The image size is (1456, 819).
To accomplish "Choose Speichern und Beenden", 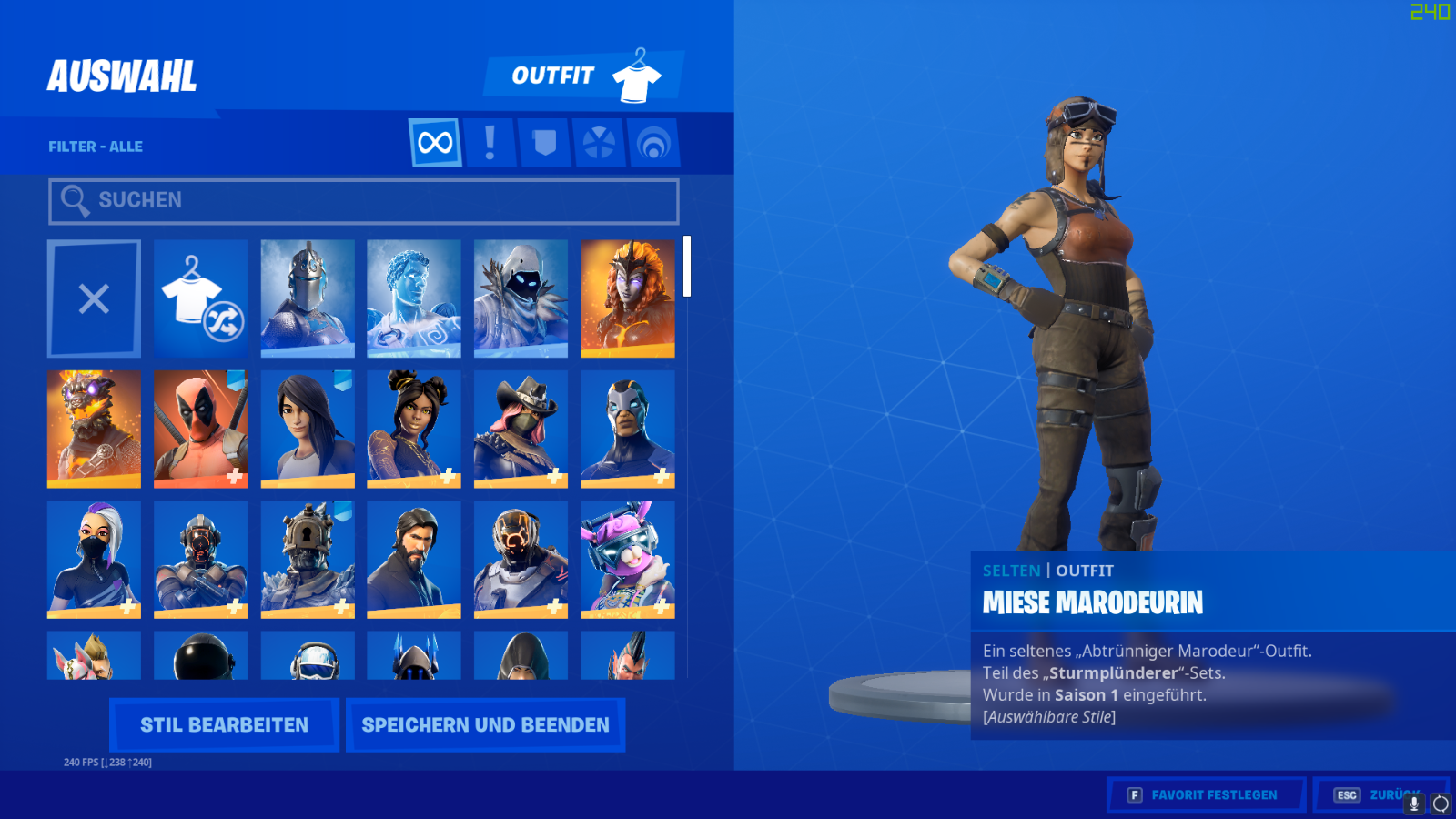I will 485,725.
